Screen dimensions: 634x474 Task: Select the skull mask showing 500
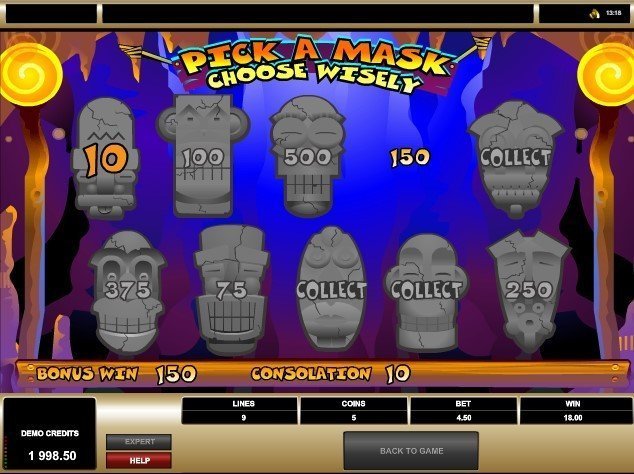pos(301,156)
